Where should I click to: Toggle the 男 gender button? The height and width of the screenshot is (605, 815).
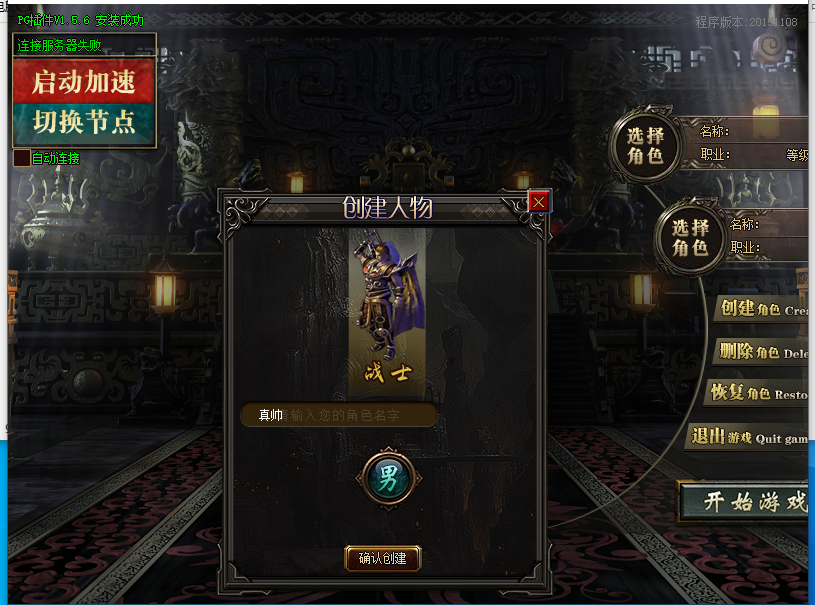387,477
